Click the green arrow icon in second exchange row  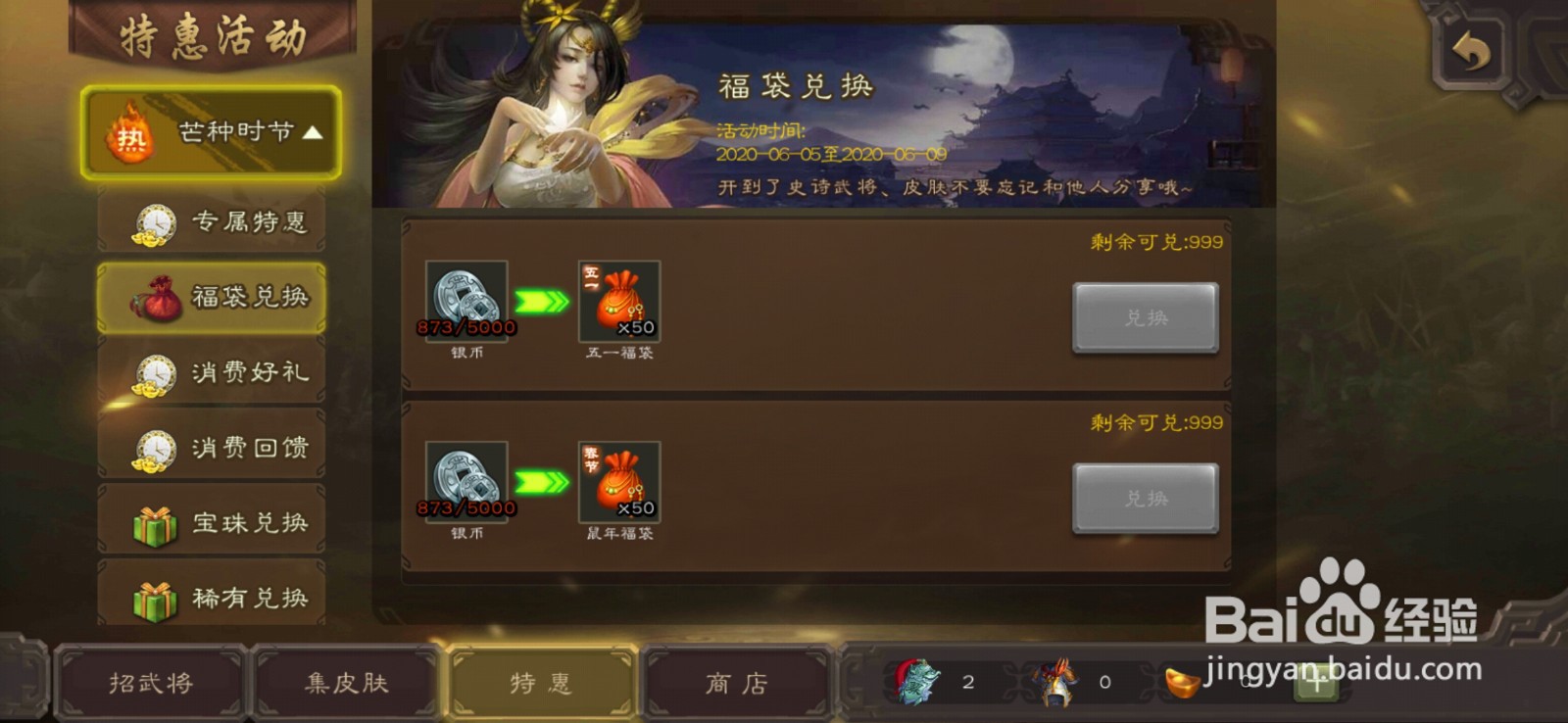click(x=540, y=482)
